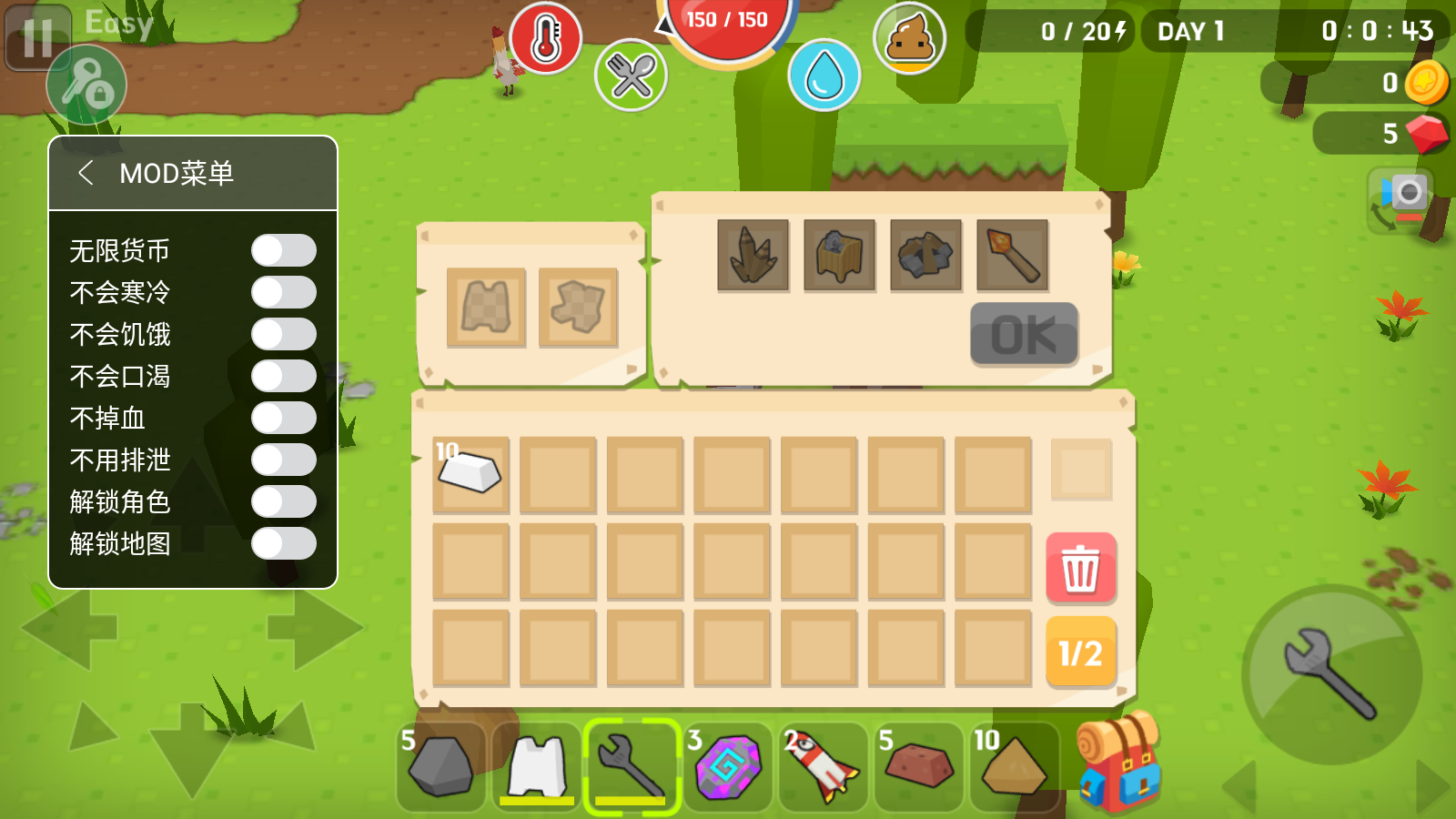The image size is (1456, 819).
Task: Switch to inventory page 1/2
Action: click(x=1079, y=650)
